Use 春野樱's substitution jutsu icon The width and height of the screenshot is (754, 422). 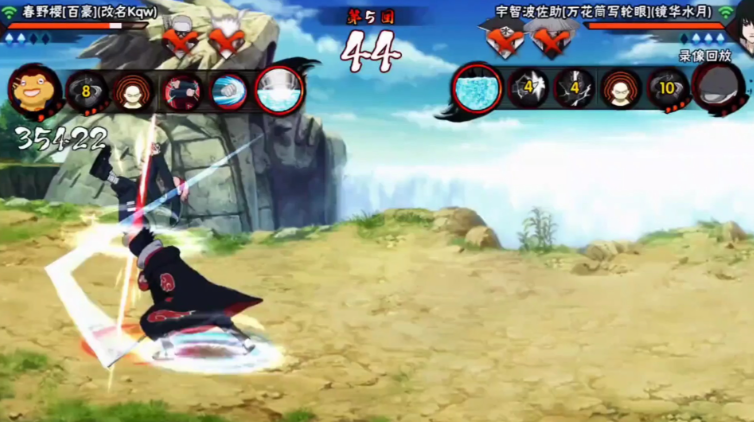click(132, 92)
